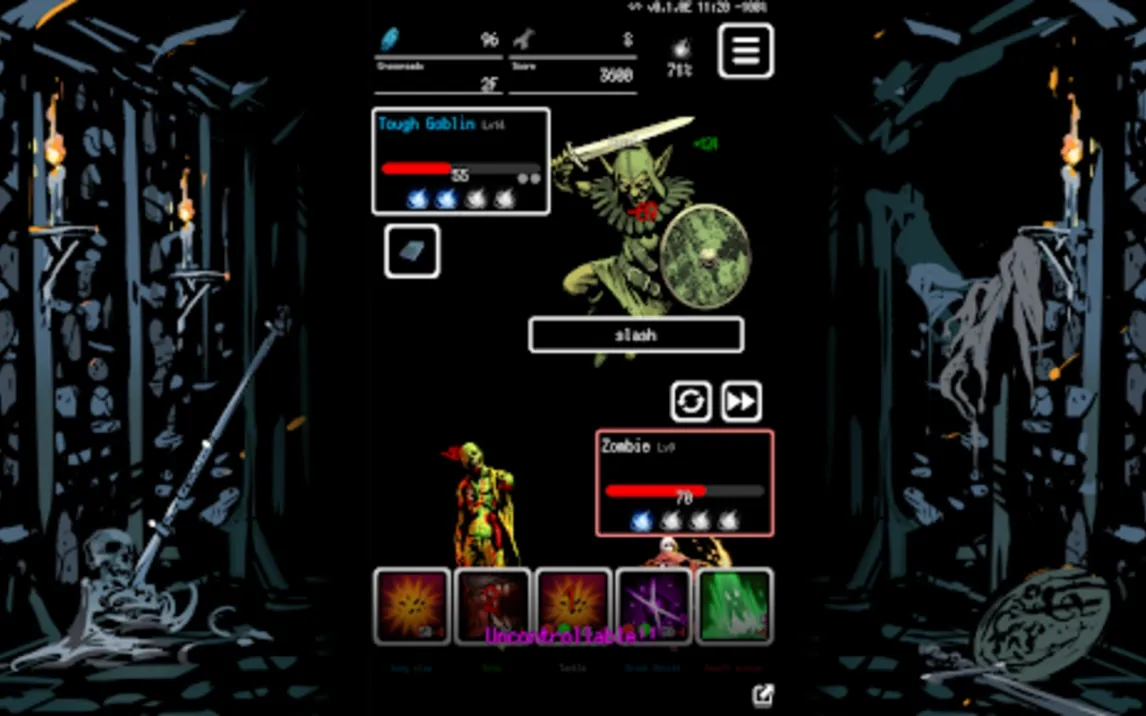Select the Tough Goblin status panel

[461, 161]
